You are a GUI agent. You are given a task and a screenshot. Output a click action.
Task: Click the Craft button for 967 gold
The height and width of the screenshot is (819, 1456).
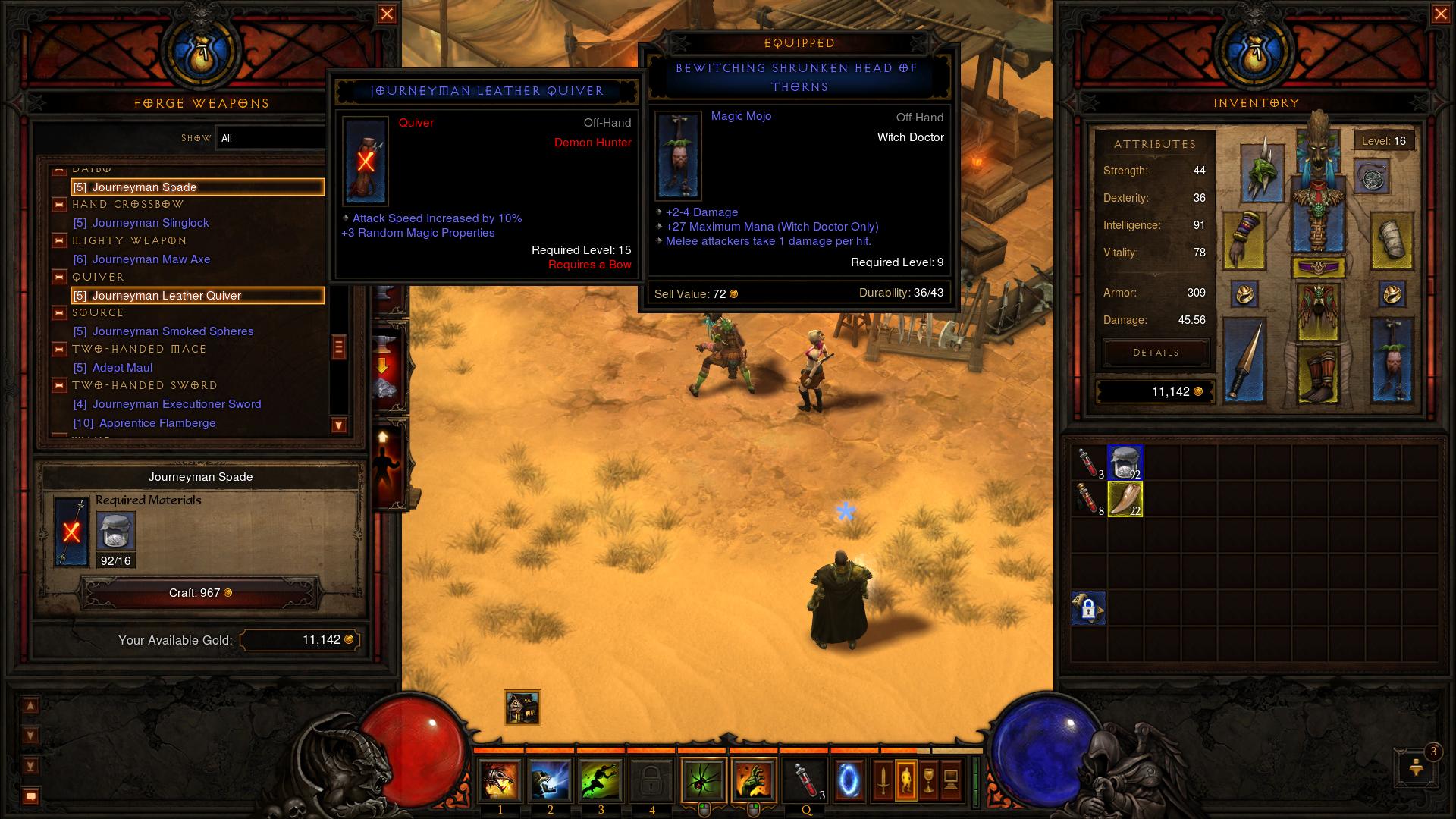[200, 593]
